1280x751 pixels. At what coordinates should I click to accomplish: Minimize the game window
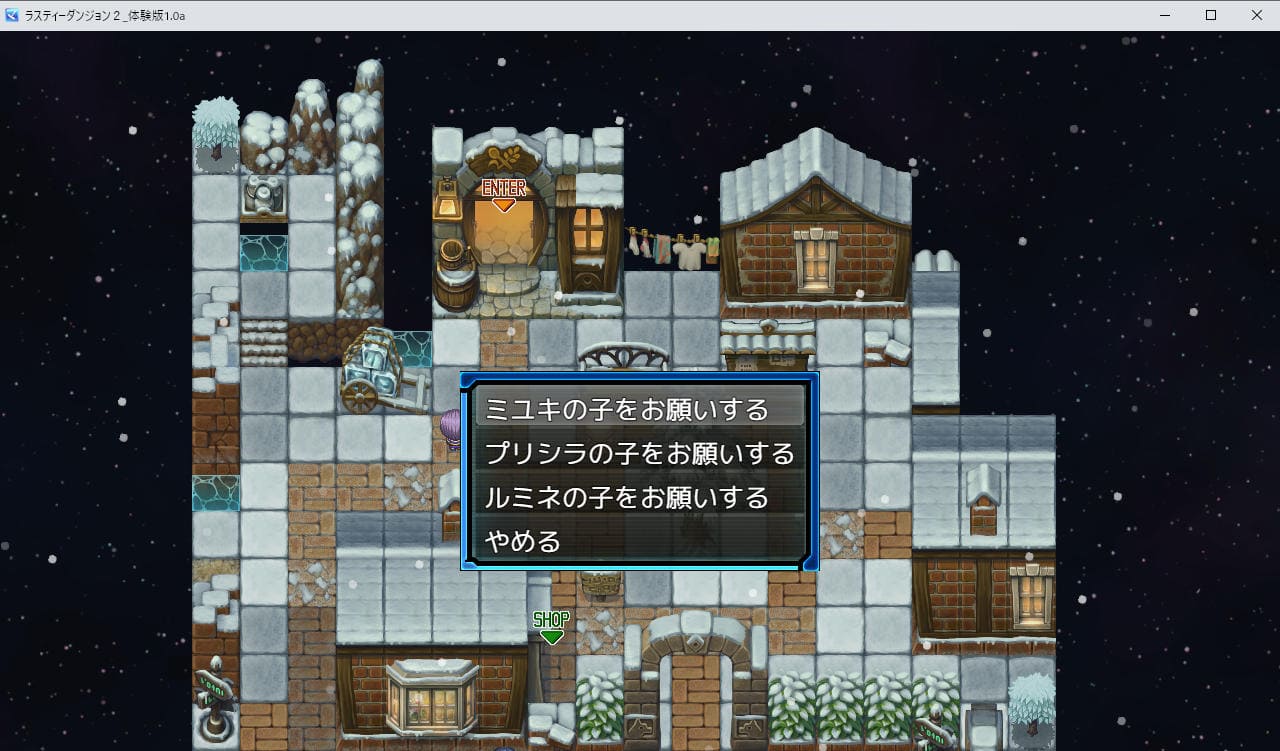click(x=1165, y=15)
